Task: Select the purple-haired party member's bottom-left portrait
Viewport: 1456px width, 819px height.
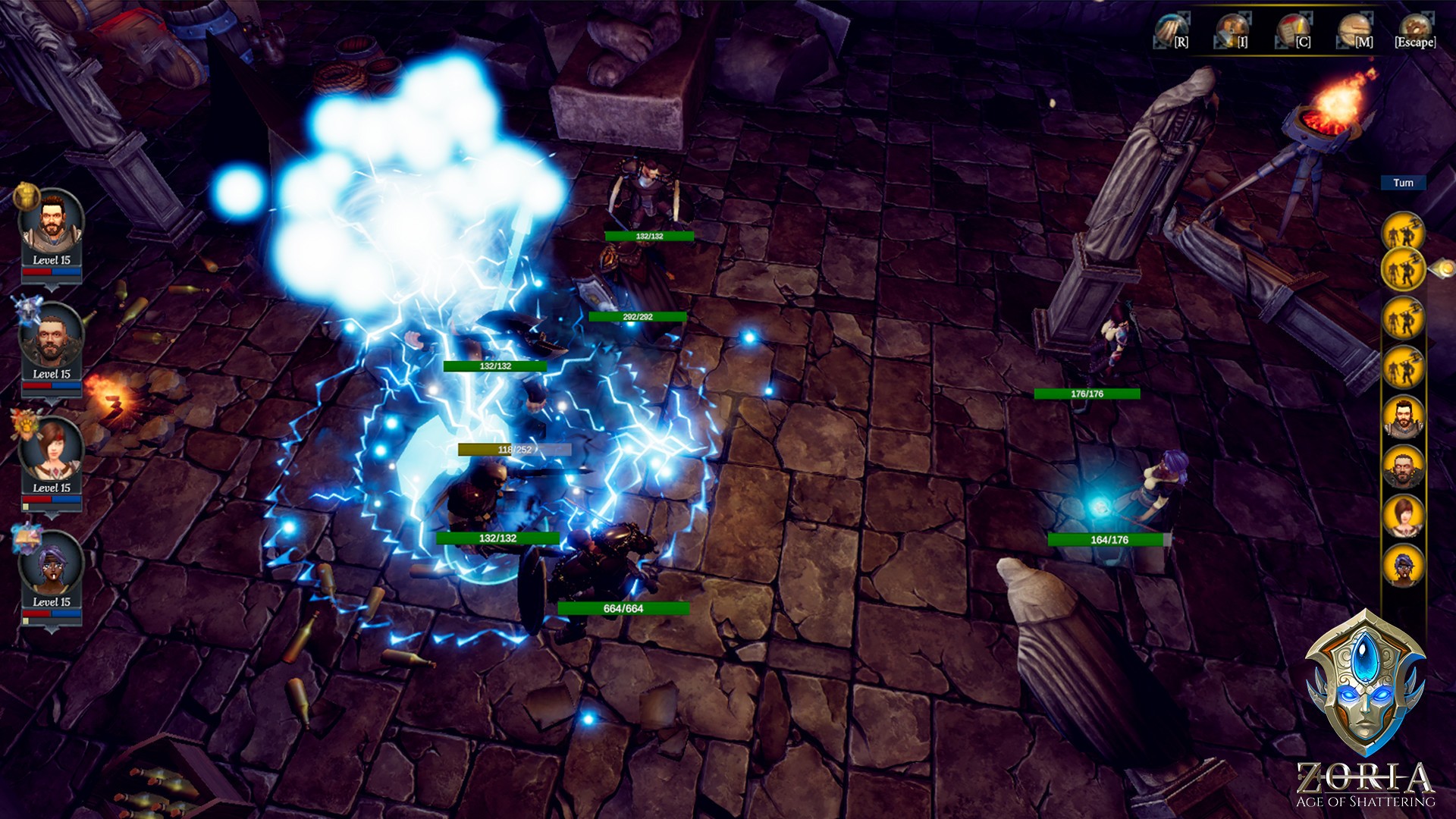Action: point(52,564)
